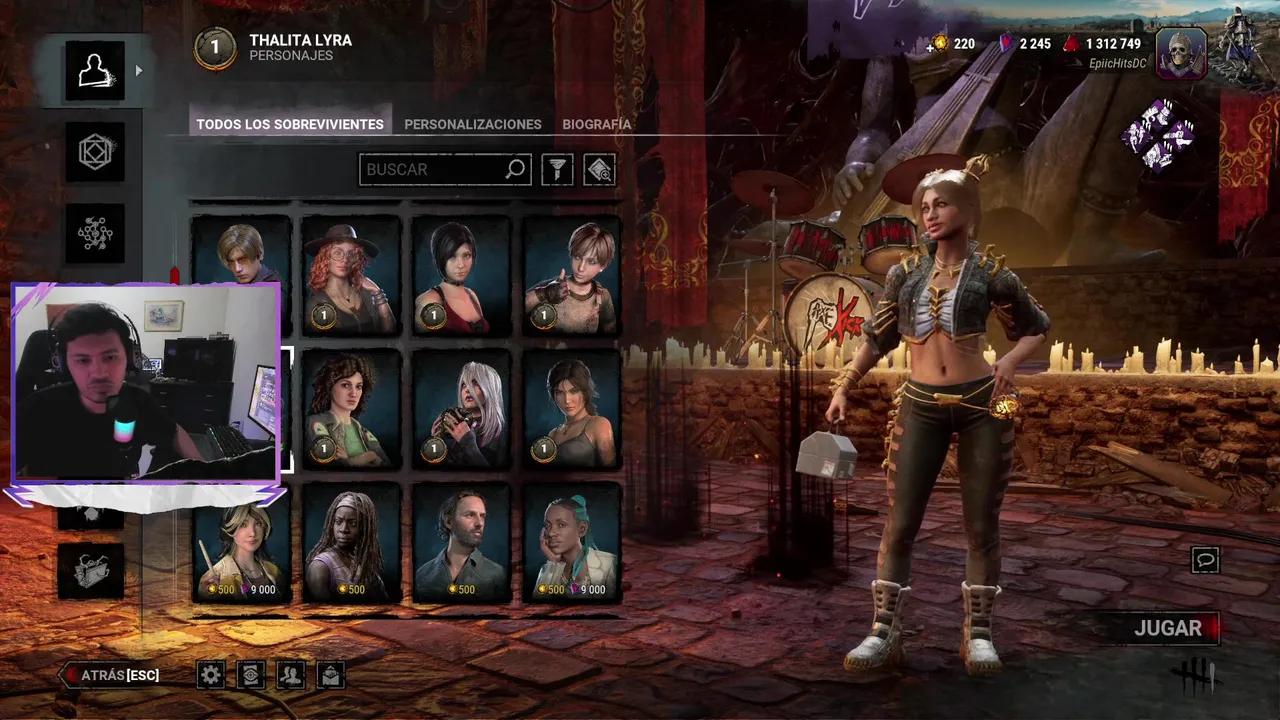Open the characters silhouette menu icon
Image resolution: width=1280 pixels, height=720 pixels.
(x=95, y=70)
